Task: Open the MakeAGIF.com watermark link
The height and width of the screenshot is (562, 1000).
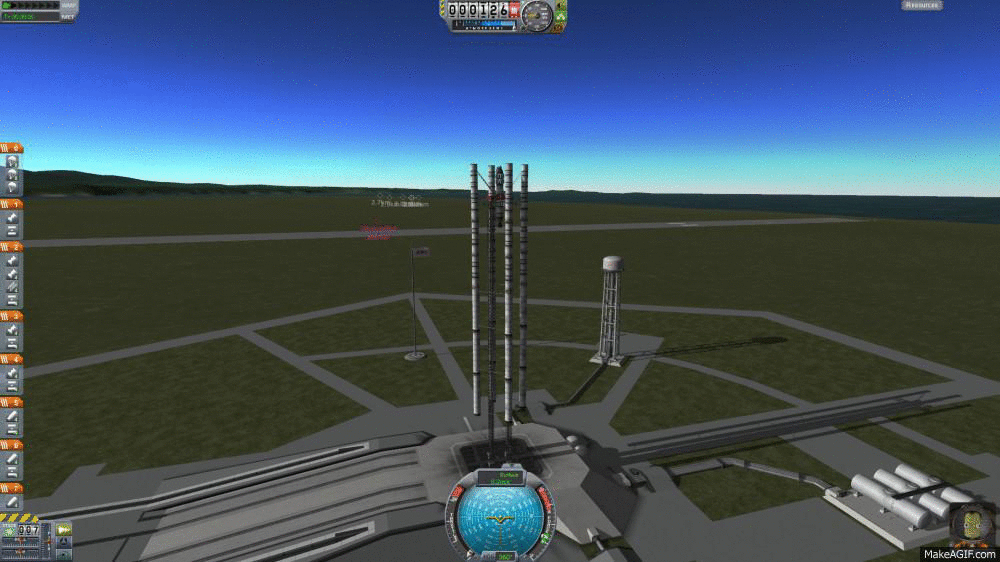Action: click(x=958, y=553)
